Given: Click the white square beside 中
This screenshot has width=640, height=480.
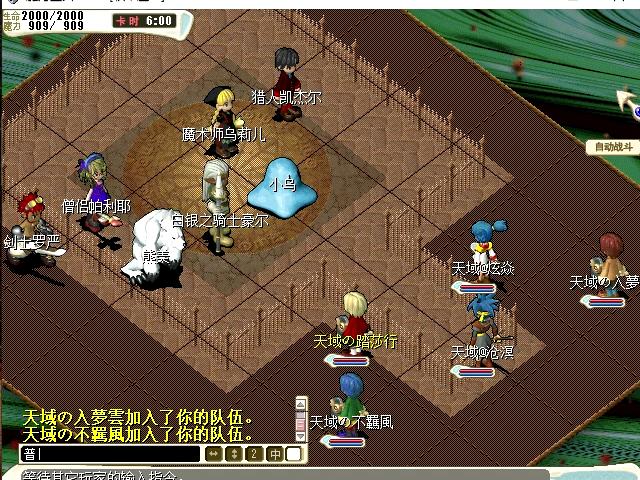Looking at the screenshot, I should click(293, 454).
